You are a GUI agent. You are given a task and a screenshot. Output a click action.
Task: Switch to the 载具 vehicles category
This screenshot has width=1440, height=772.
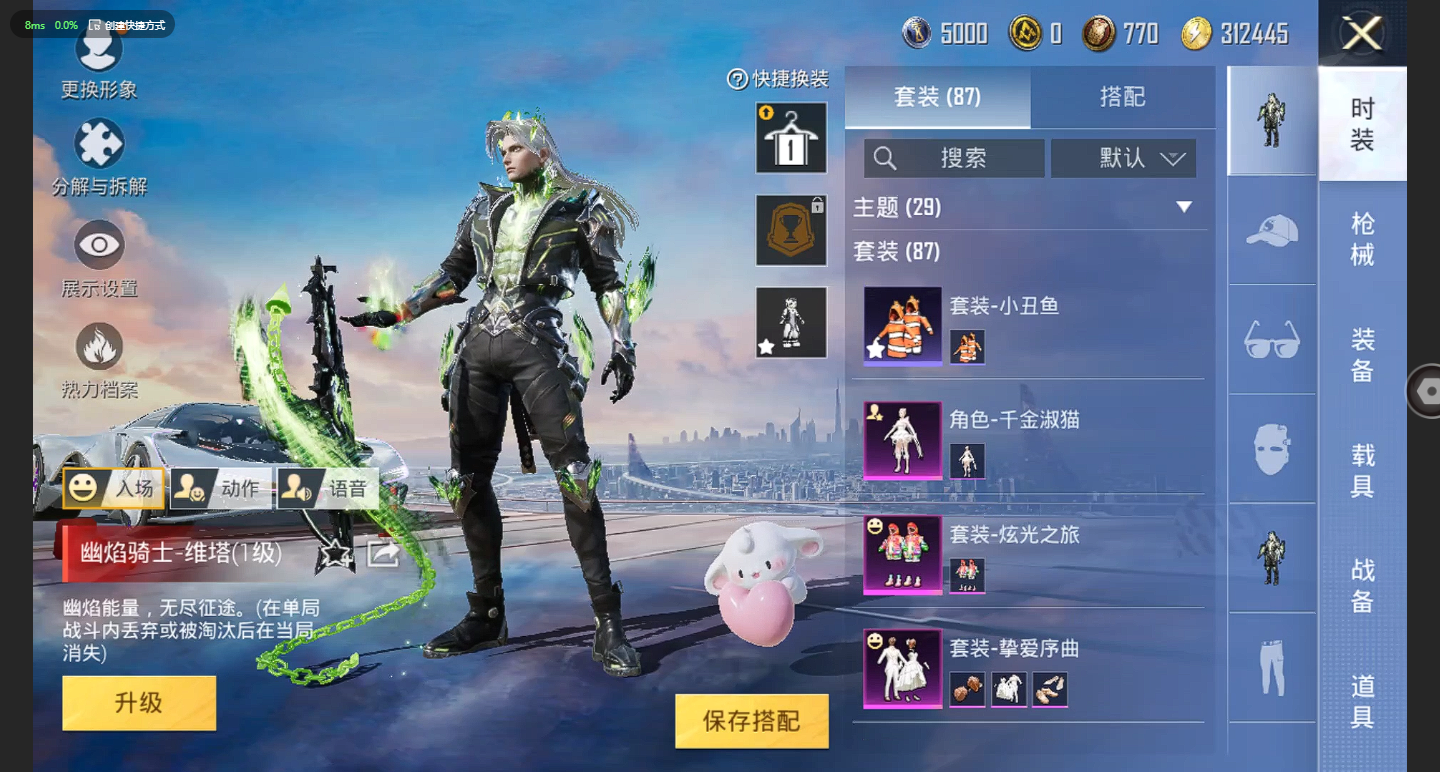pos(1362,471)
